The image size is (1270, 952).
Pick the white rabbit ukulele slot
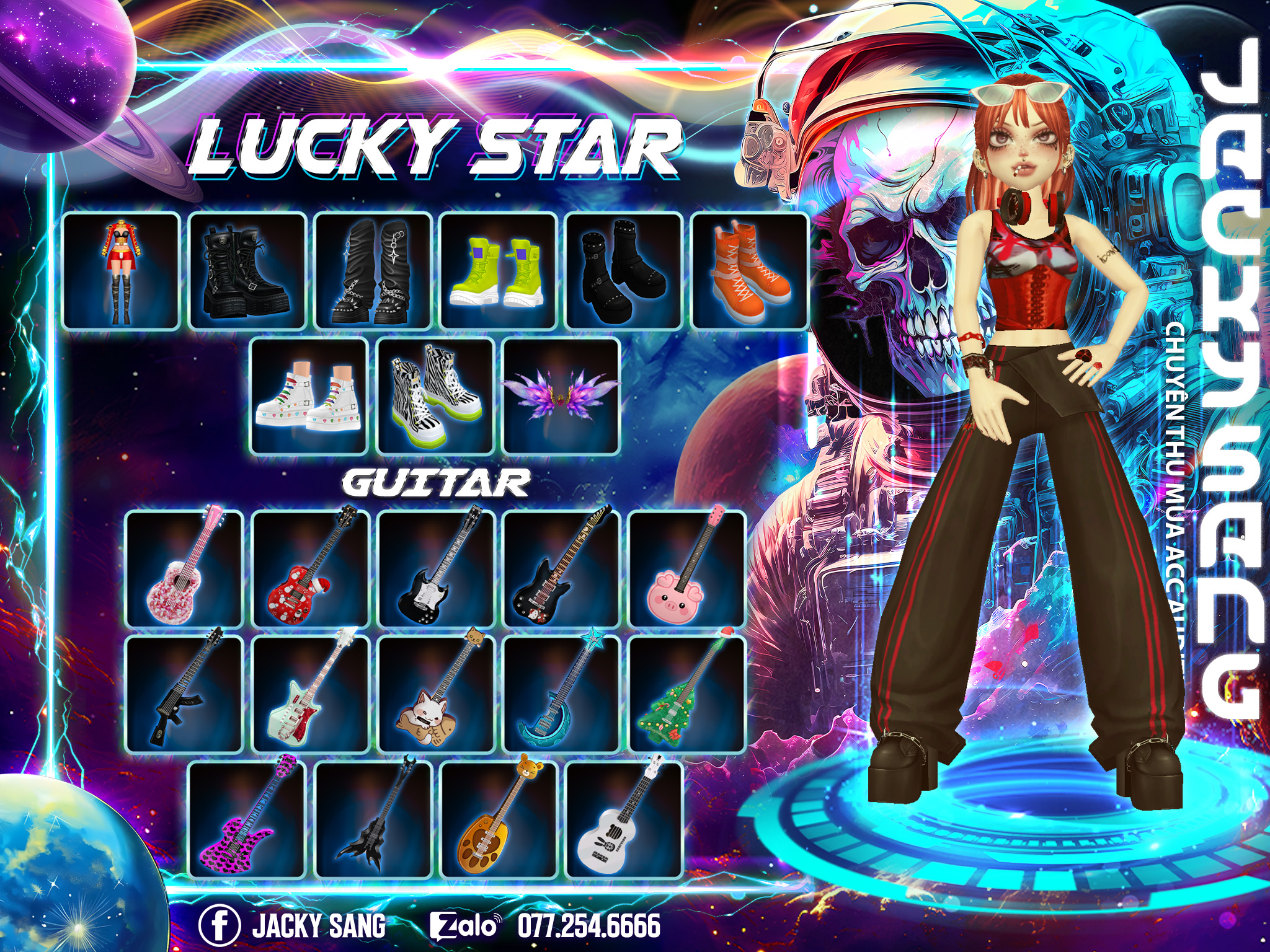624,819
